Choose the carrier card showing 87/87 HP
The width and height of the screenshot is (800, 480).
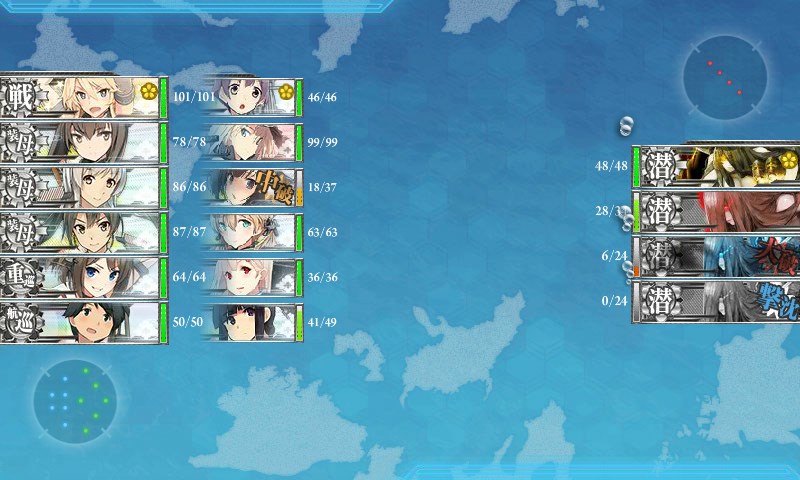(80, 232)
